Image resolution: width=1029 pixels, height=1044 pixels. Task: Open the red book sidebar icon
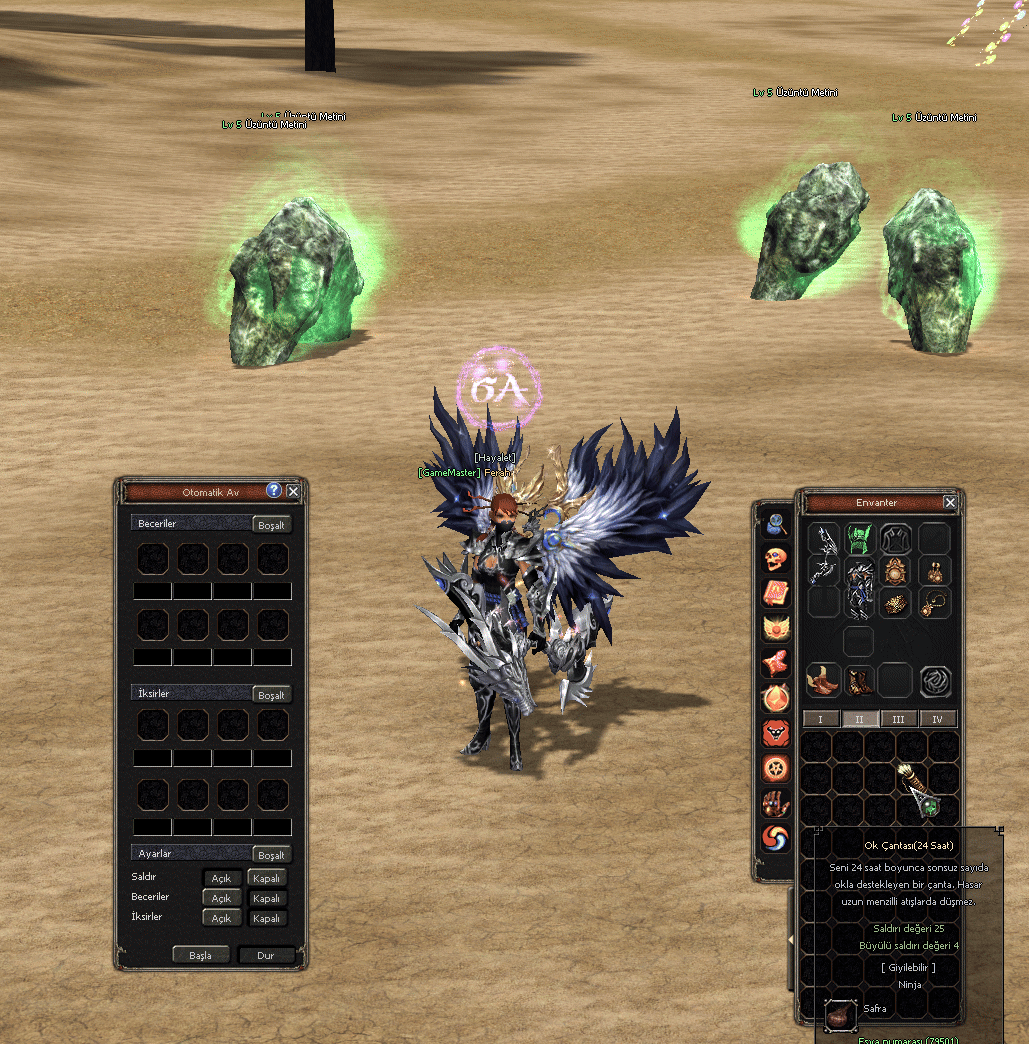coord(776,594)
